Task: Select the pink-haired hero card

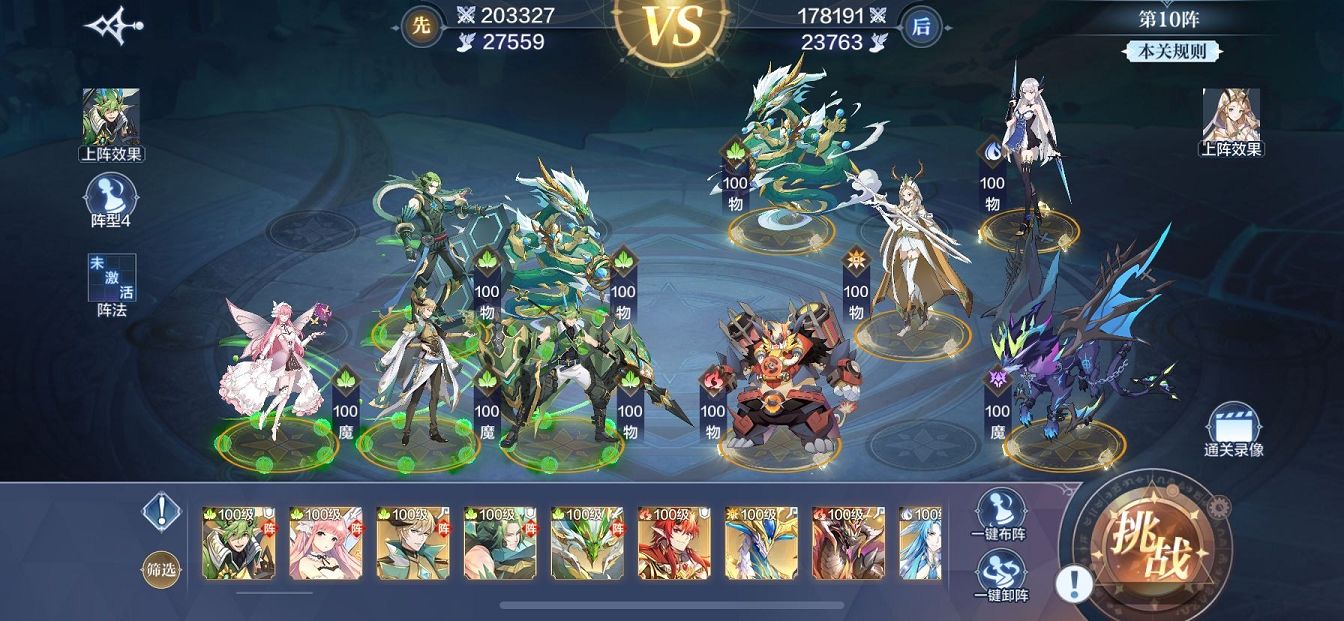Action: click(x=324, y=543)
